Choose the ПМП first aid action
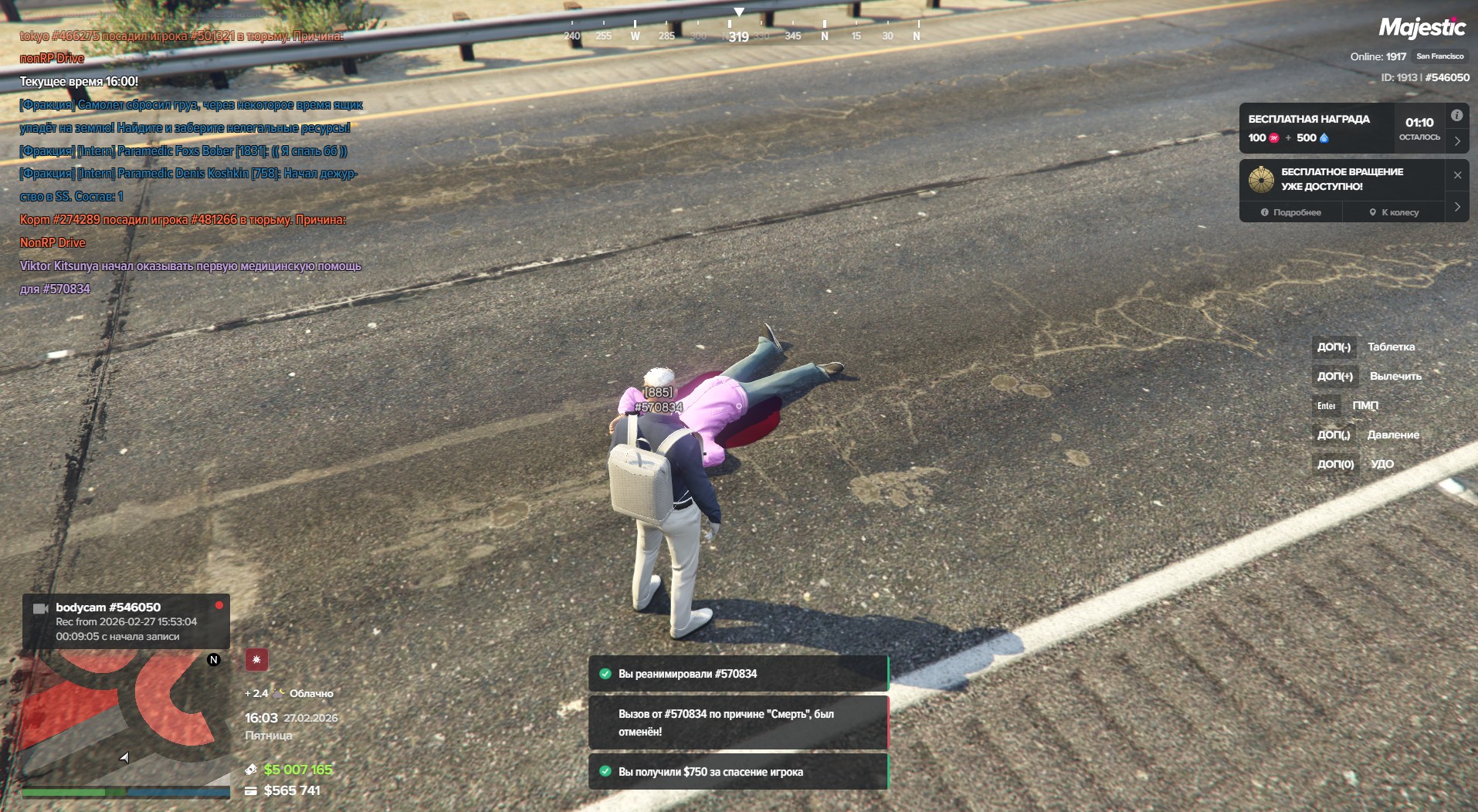Viewport: 1478px width, 812px height. point(1364,405)
